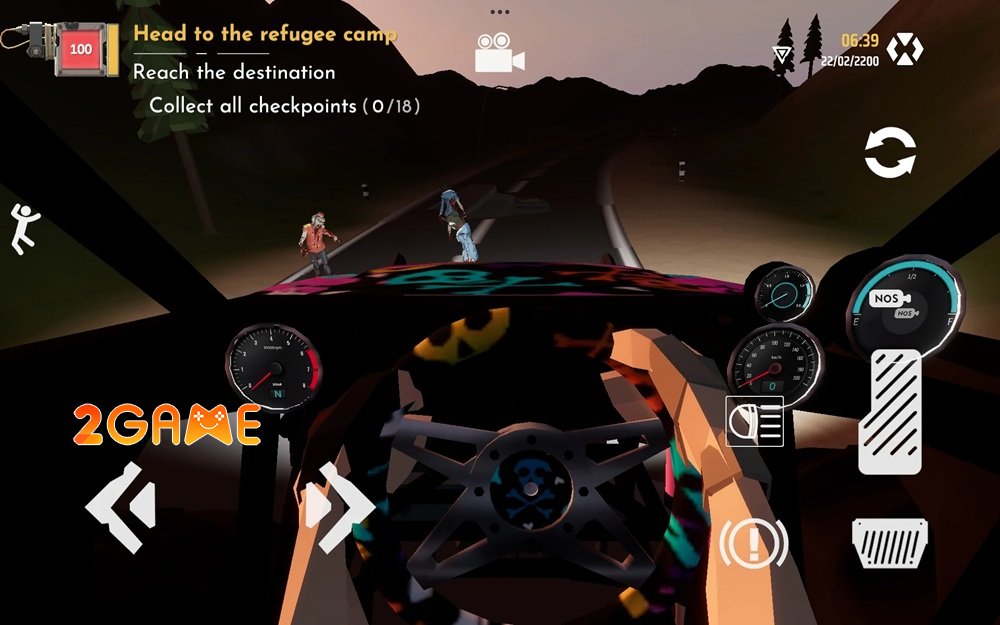Open the three-dot options at top

(x=499, y=12)
